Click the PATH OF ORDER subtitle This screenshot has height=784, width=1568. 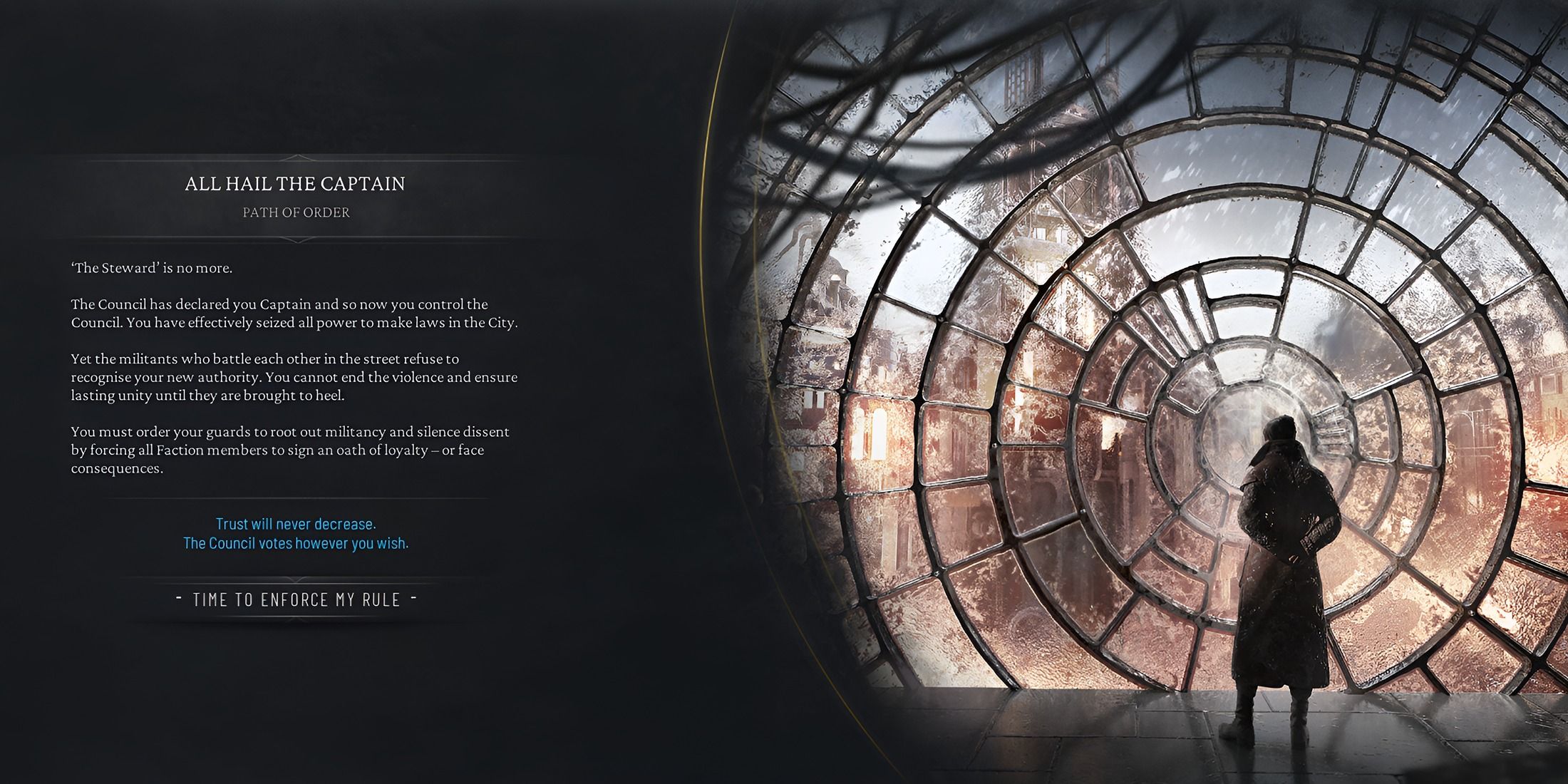295,212
